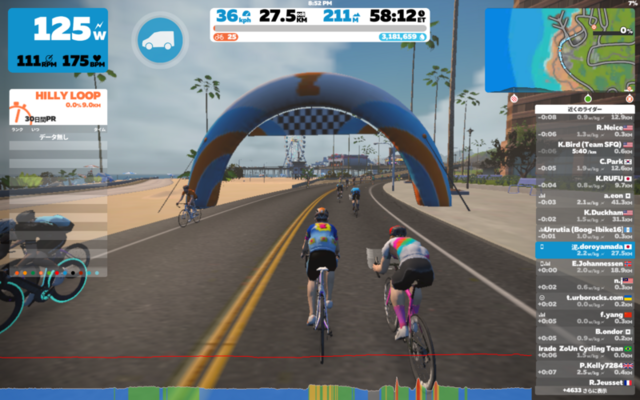The height and width of the screenshot is (400, 640).
Task: Choose C.Park in the riders list
Action: tap(585, 163)
